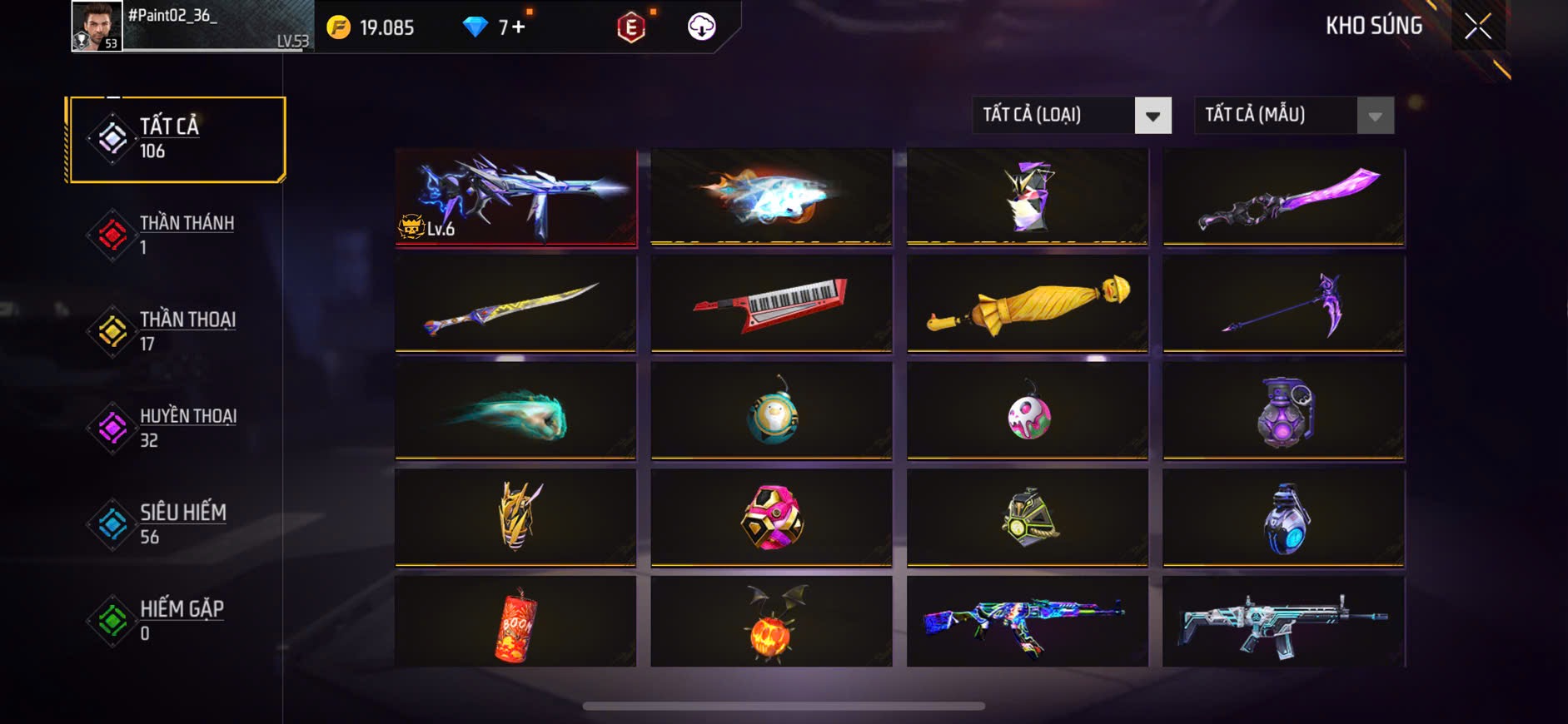
Task: Add more diamonds with the plus button
Action: [519, 27]
